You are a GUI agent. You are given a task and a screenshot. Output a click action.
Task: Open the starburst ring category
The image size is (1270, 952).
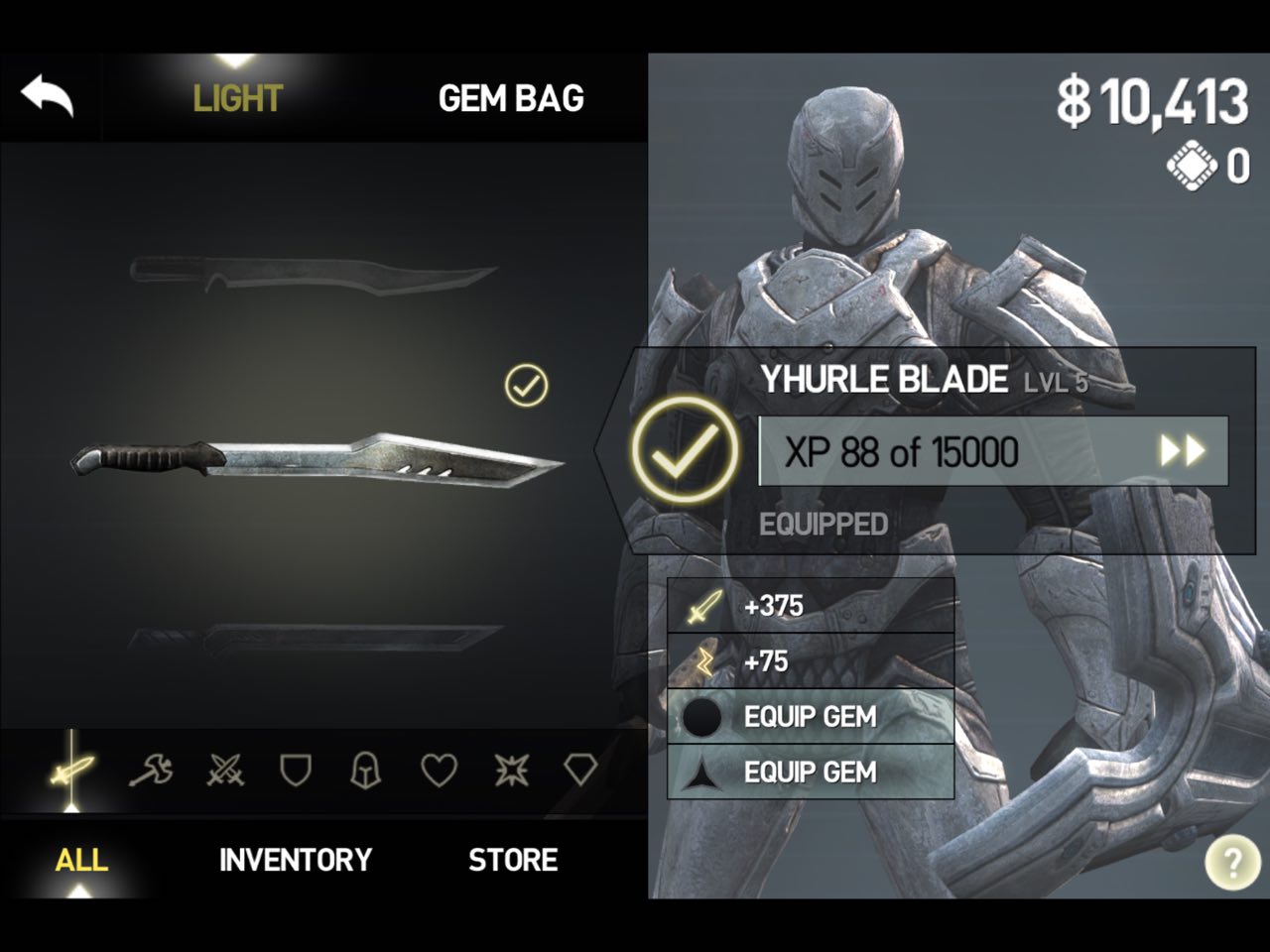(x=512, y=770)
